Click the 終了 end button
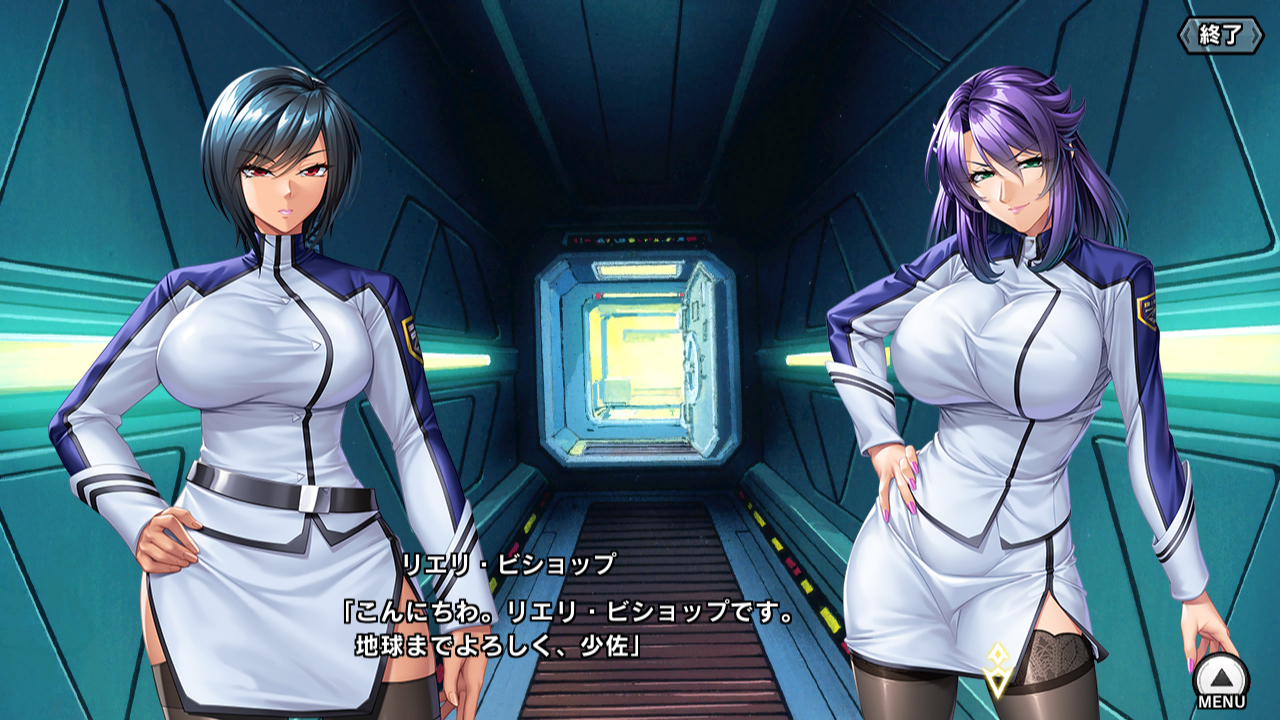1280x720 pixels. [1220, 35]
